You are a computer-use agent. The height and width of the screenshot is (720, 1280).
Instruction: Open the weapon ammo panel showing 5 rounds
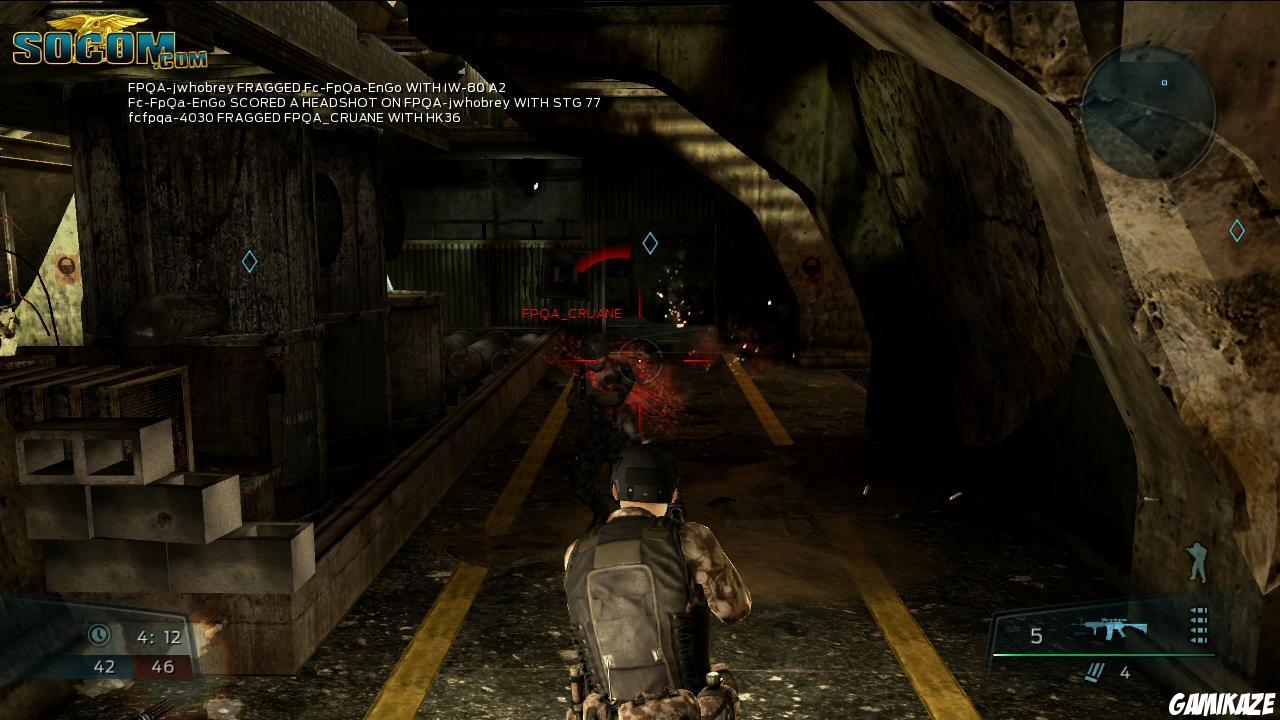1035,636
